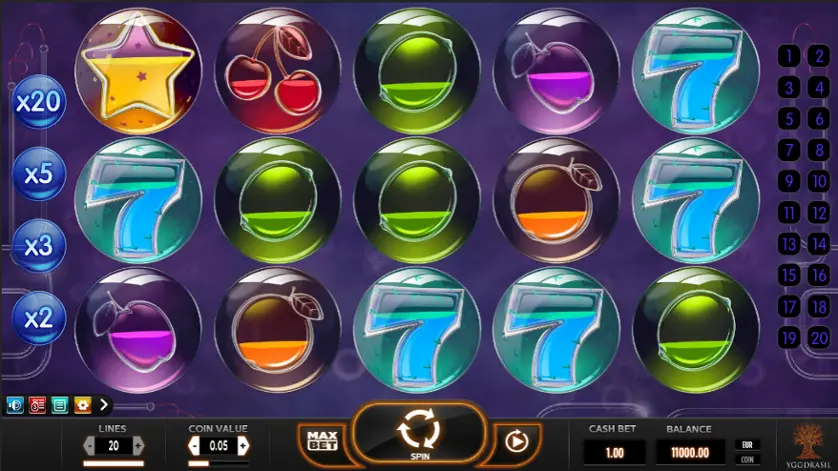Viewport: 838px width, 471px height.
Task: Select payline number 20 indicator
Action: [x=819, y=338]
